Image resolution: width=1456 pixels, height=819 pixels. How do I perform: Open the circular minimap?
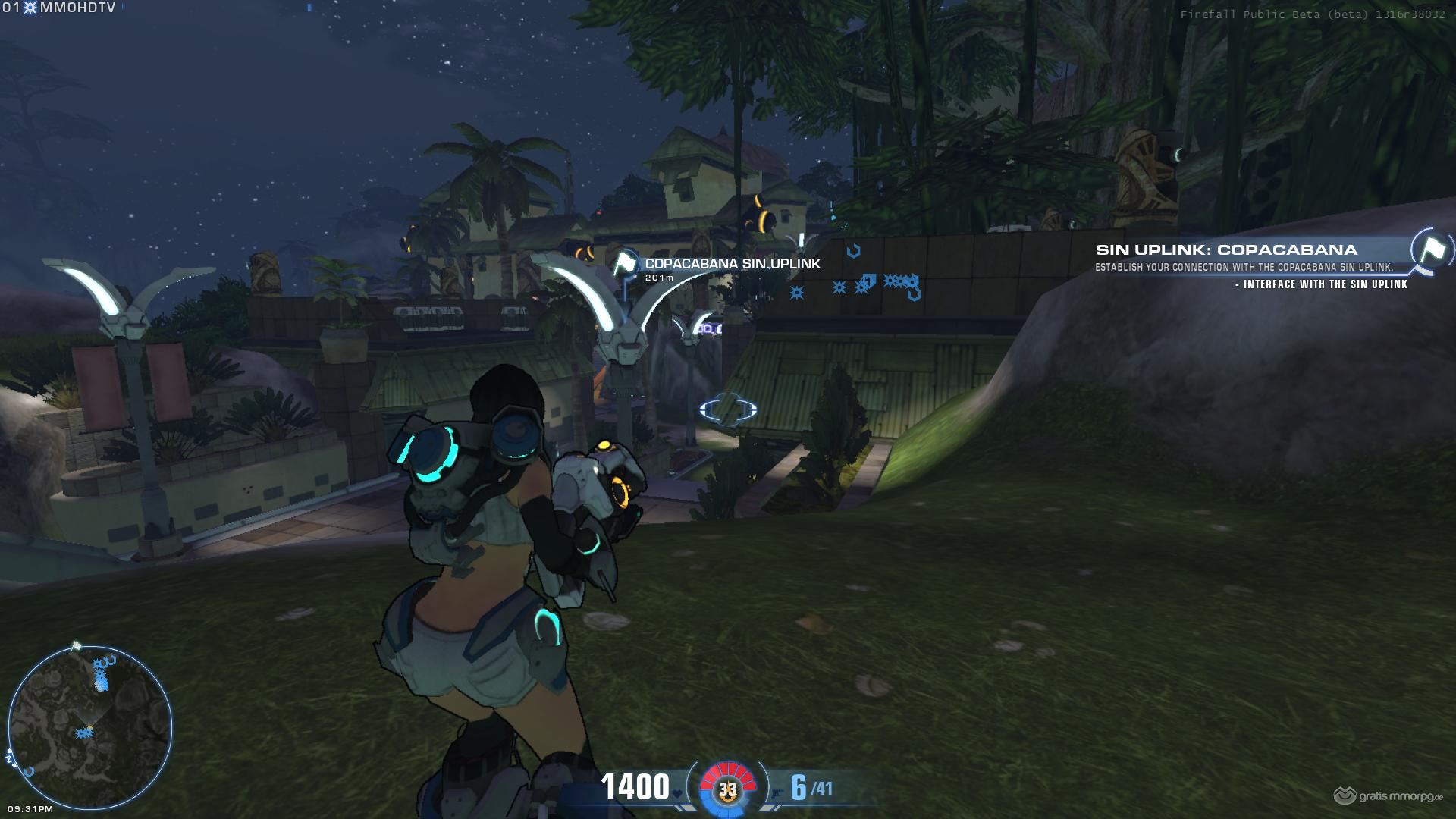90,727
